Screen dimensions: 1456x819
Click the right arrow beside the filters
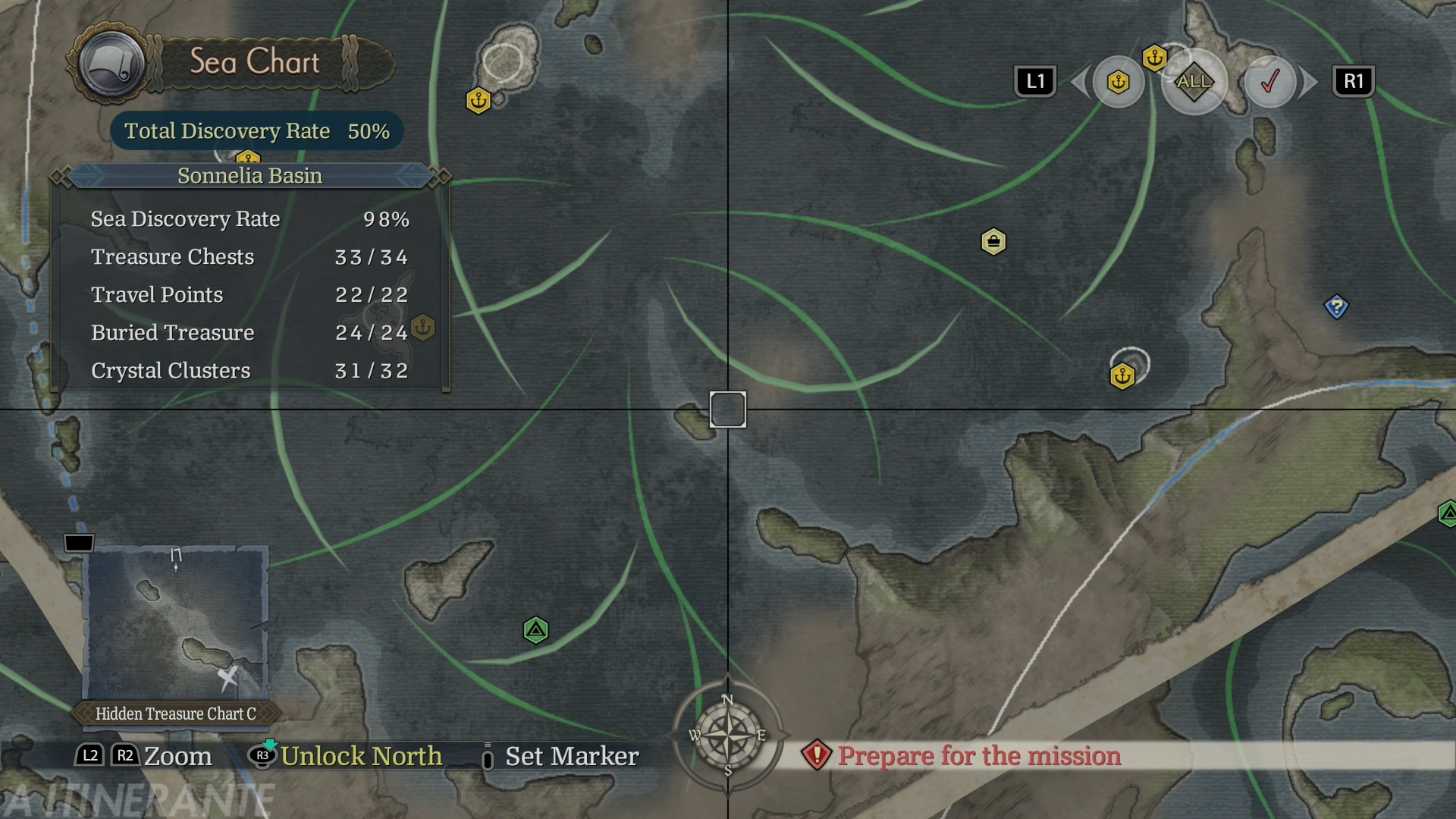click(x=1309, y=82)
